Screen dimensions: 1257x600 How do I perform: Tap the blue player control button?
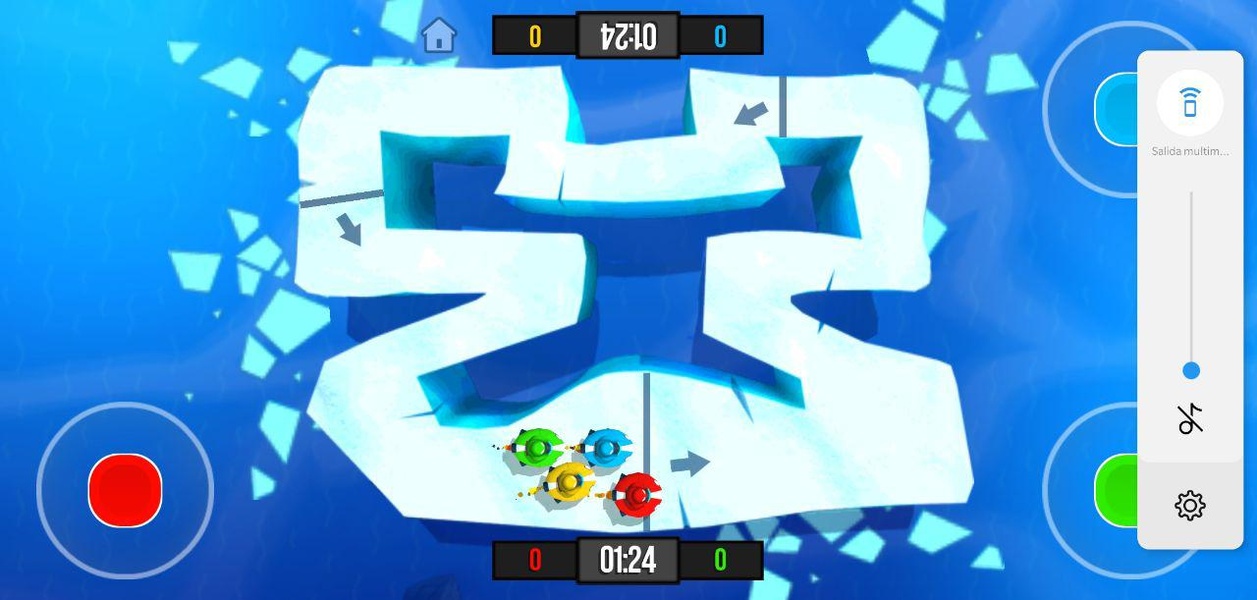click(1116, 108)
